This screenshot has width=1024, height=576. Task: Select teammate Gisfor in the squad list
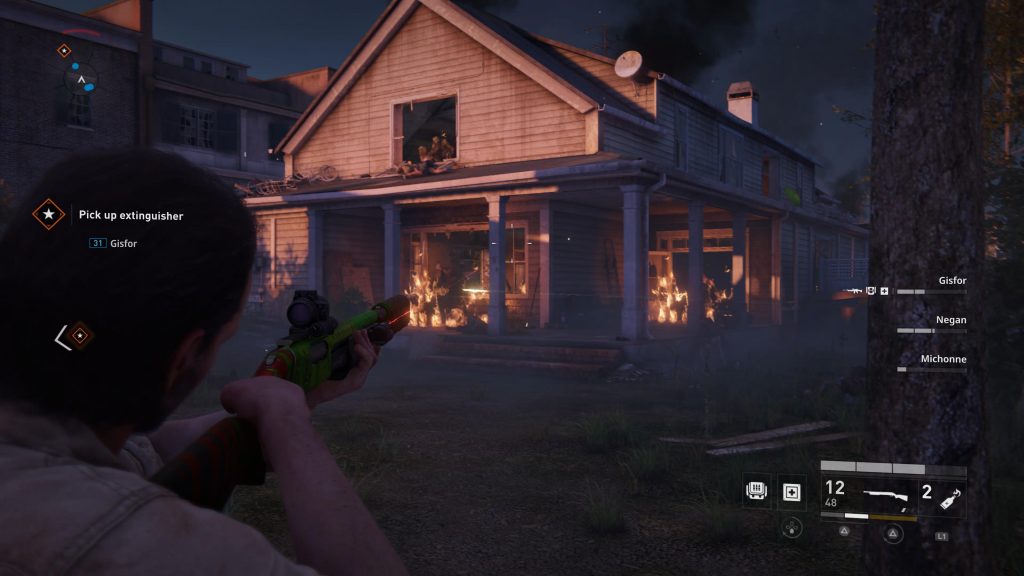[x=952, y=281]
